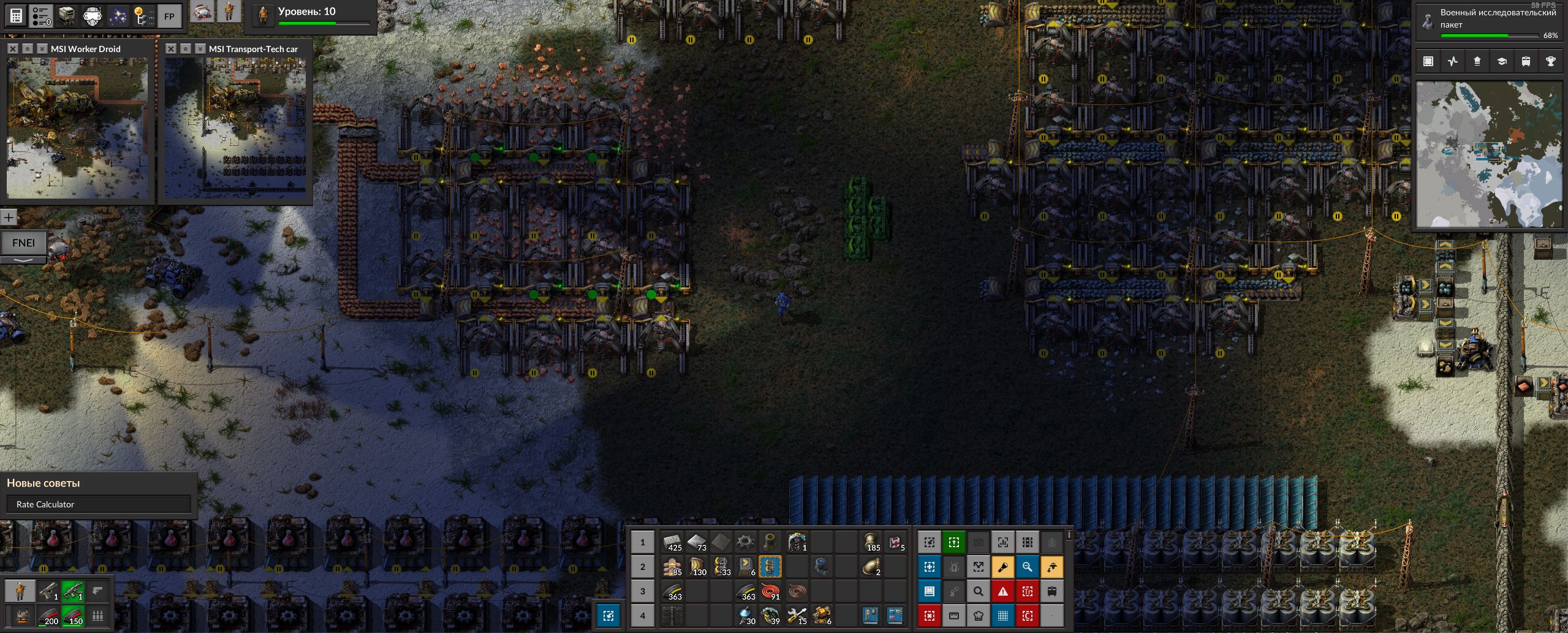Click the minimap

point(1490,154)
